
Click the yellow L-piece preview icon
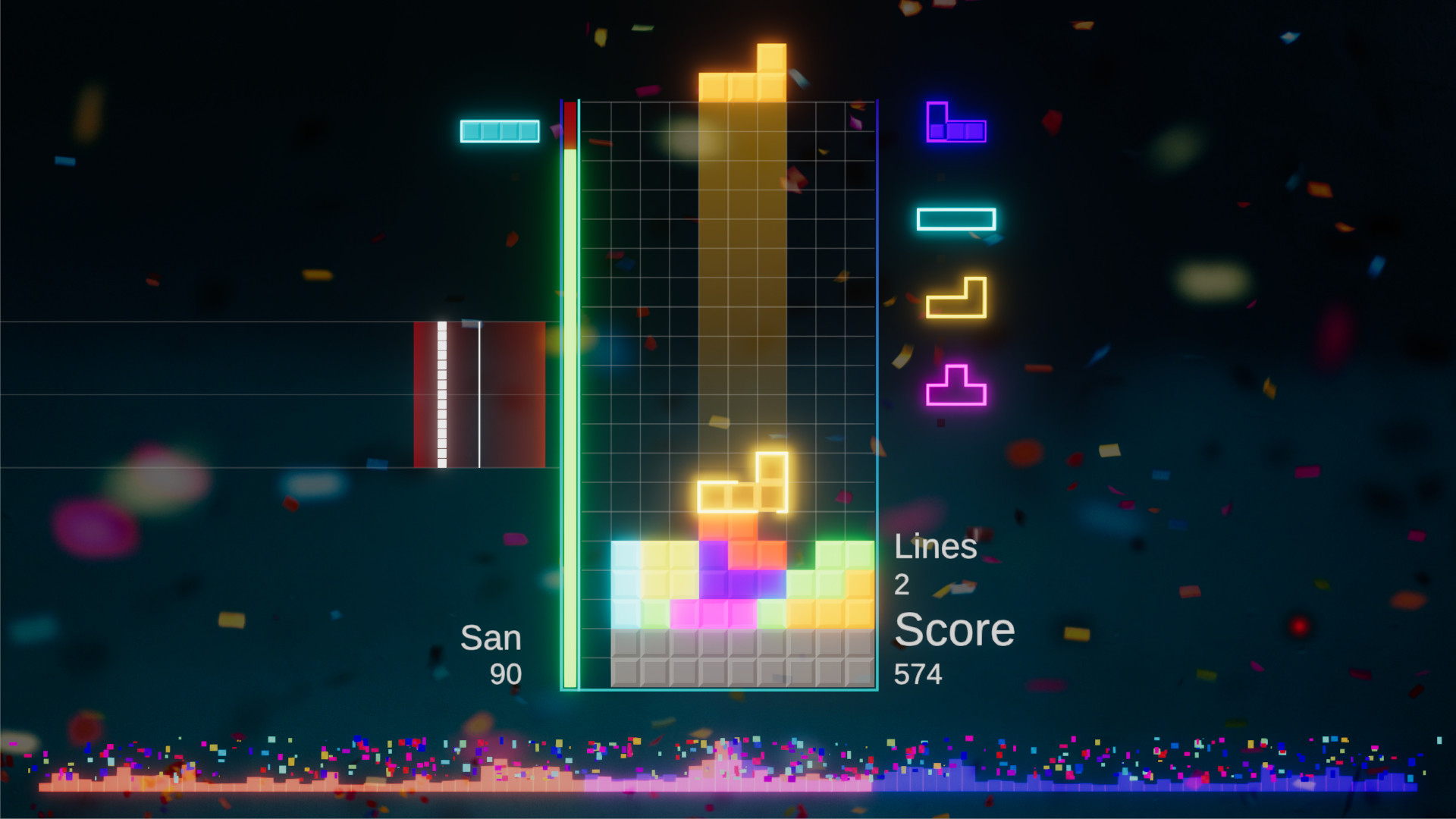(x=955, y=299)
